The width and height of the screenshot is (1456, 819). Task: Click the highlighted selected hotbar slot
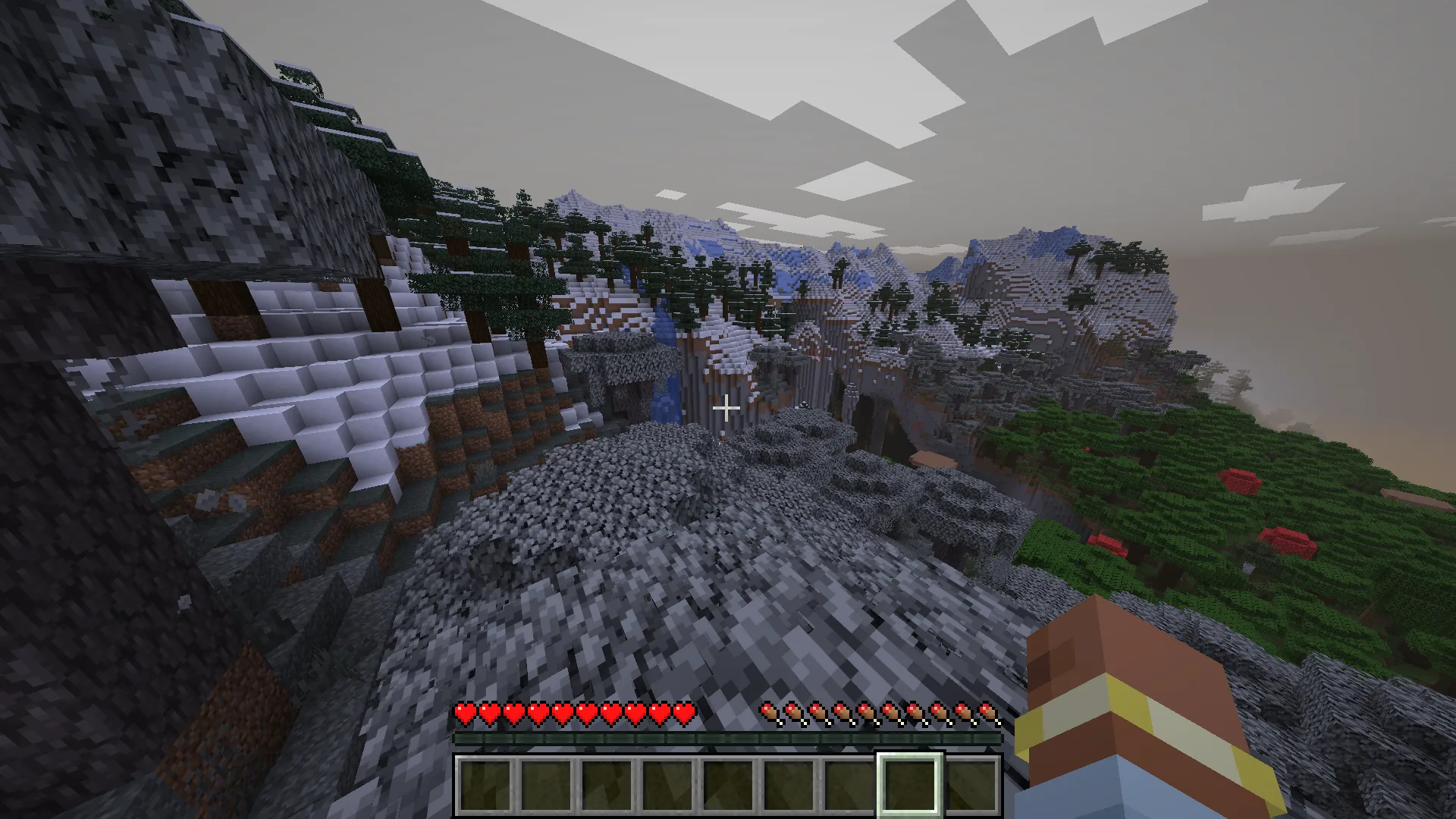tap(909, 784)
